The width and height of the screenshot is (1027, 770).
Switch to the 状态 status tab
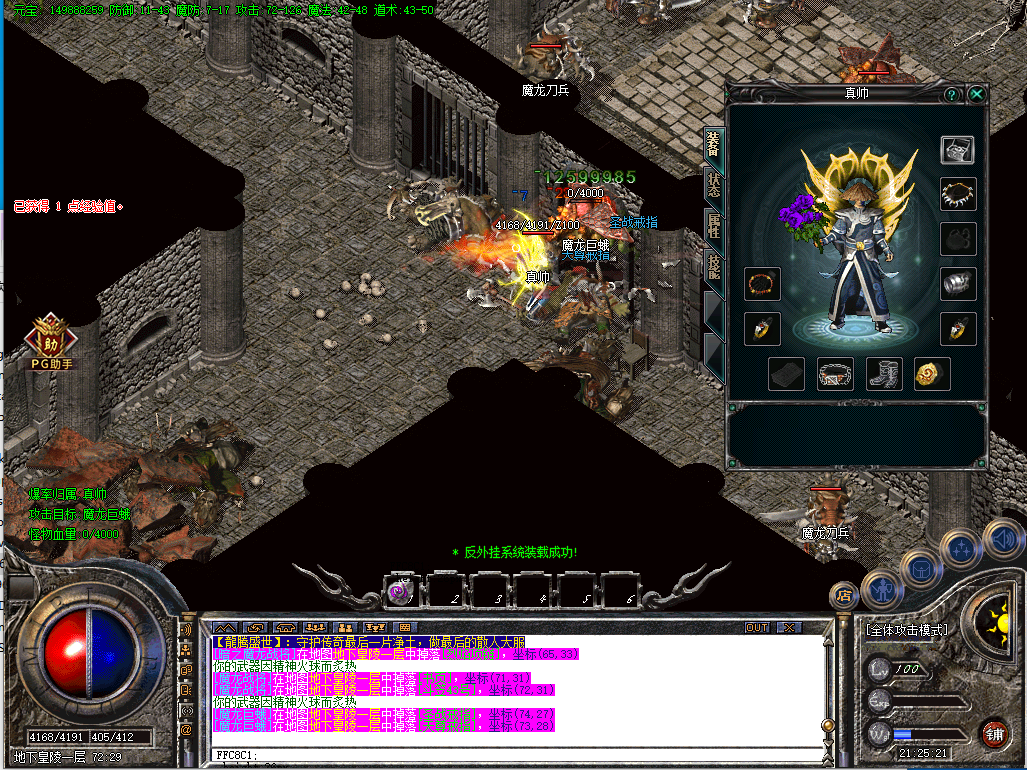pyautogui.click(x=714, y=184)
